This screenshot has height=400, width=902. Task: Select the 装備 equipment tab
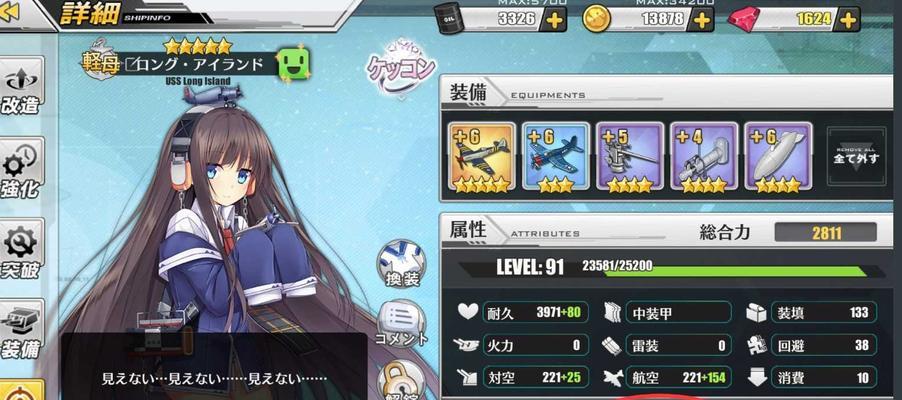click(x=22, y=333)
